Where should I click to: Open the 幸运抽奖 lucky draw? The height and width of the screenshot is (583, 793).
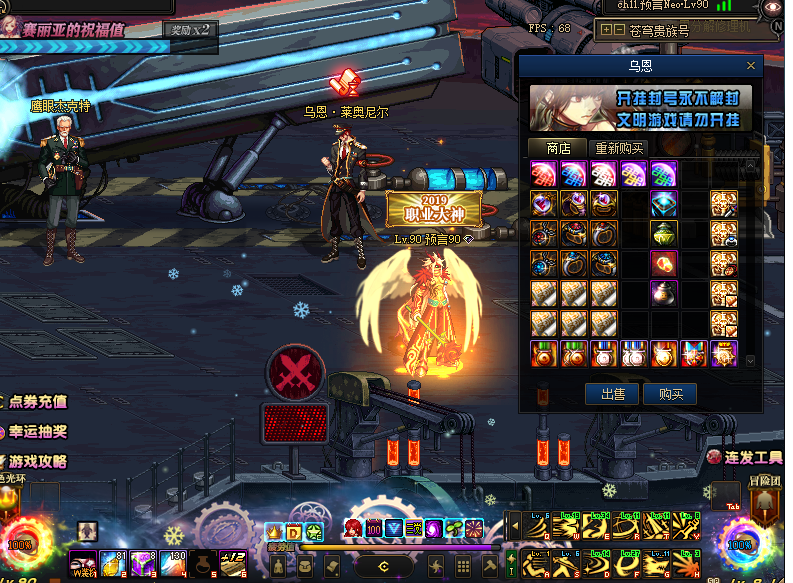pyautogui.click(x=37, y=432)
